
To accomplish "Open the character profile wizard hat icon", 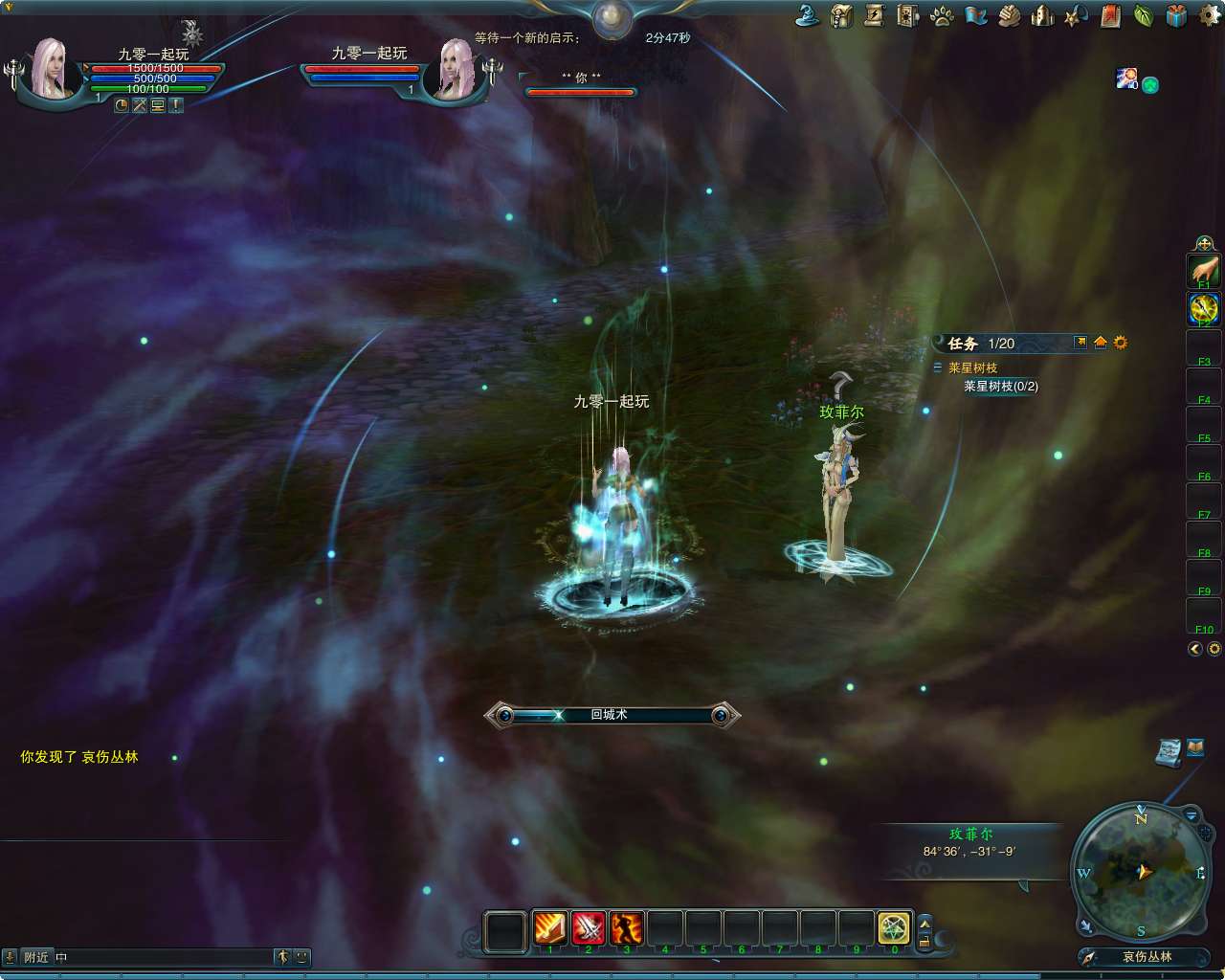I will click(806, 14).
